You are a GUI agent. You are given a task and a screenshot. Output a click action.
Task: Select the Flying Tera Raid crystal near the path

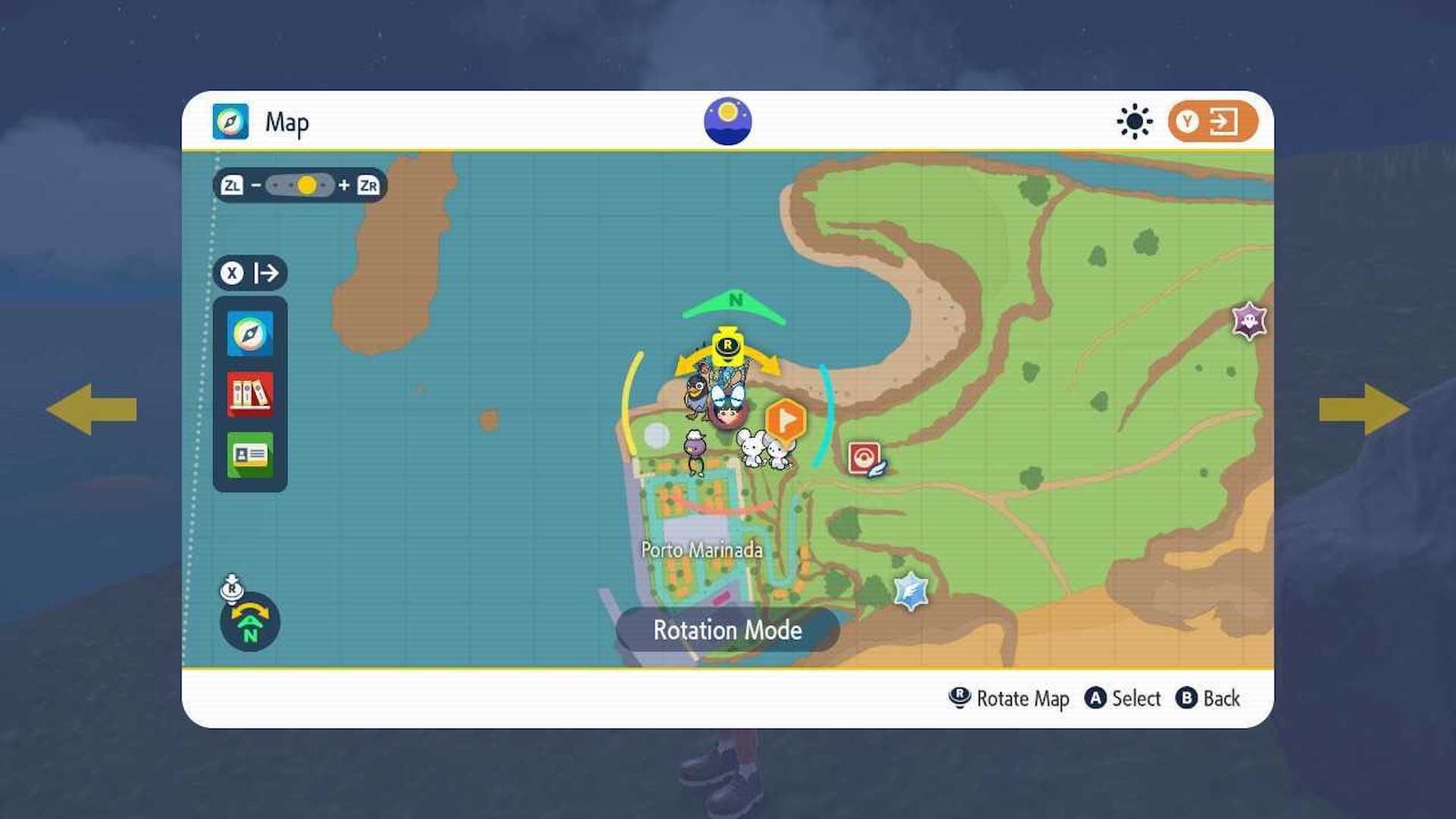(x=910, y=591)
